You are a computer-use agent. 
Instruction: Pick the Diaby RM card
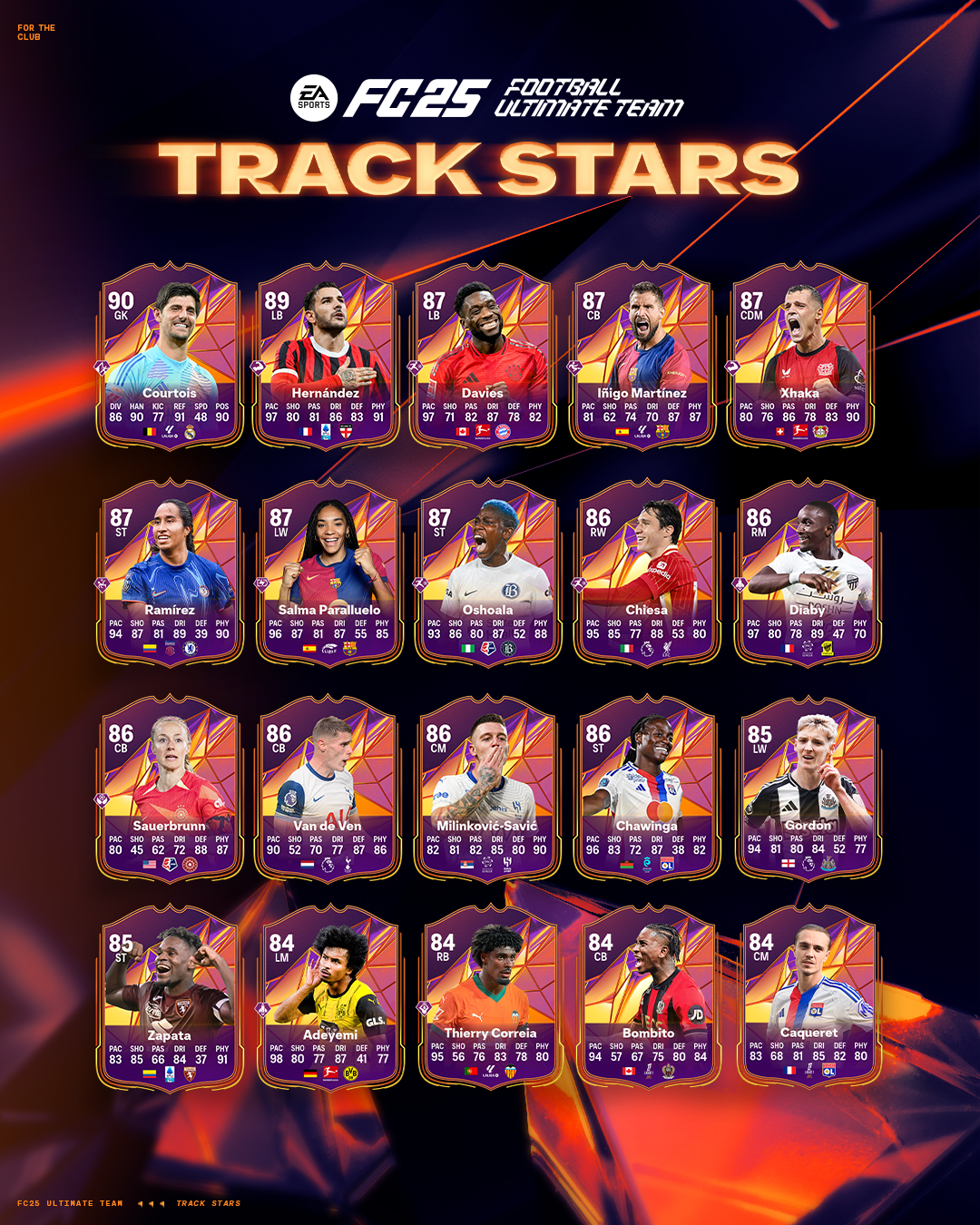807,573
